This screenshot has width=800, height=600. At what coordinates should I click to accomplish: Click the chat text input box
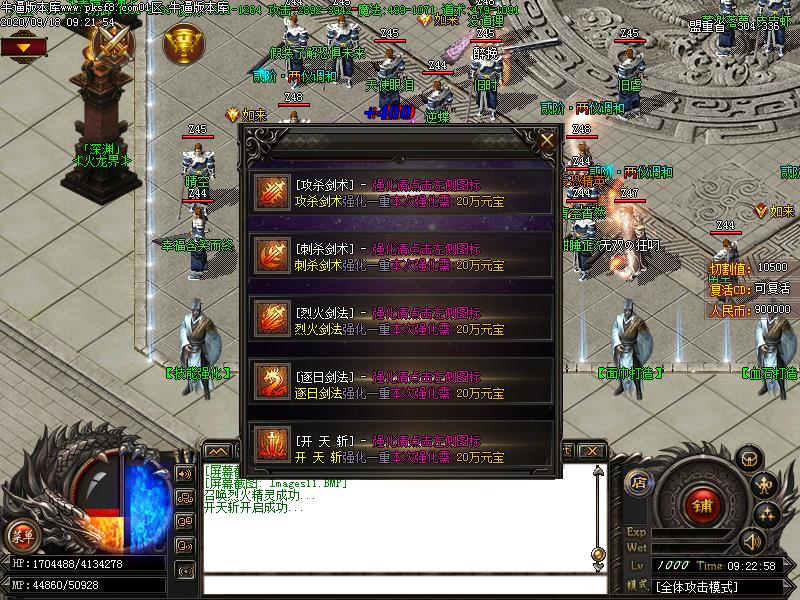[400, 585]
